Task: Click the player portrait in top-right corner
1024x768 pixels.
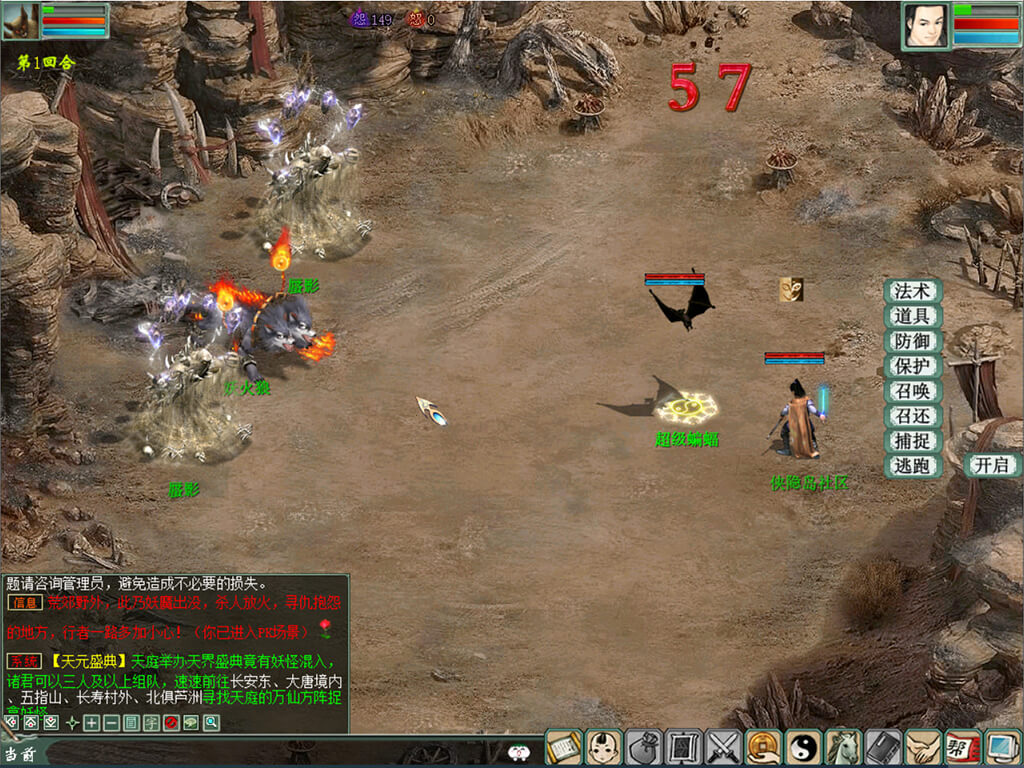Action: tap(926, 25)
